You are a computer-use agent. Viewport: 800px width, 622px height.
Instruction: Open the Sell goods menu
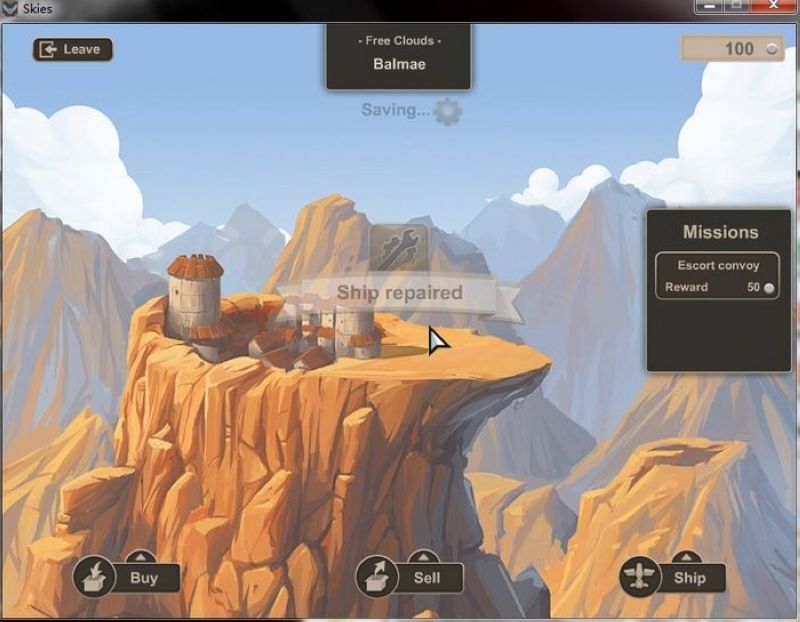coord(410,577)
